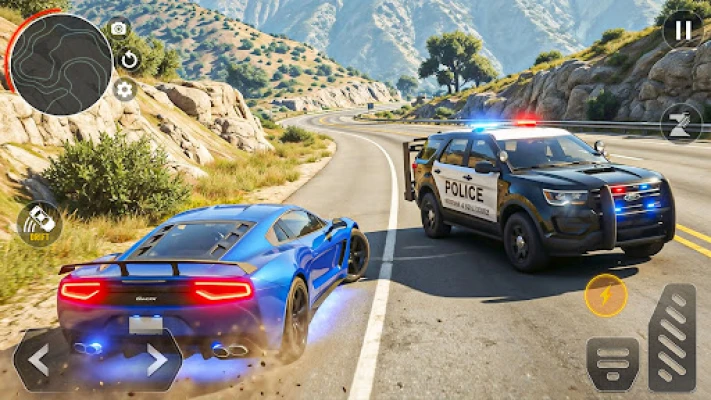Activate the Drift button
Screen dimensions: 711x400
39,223
